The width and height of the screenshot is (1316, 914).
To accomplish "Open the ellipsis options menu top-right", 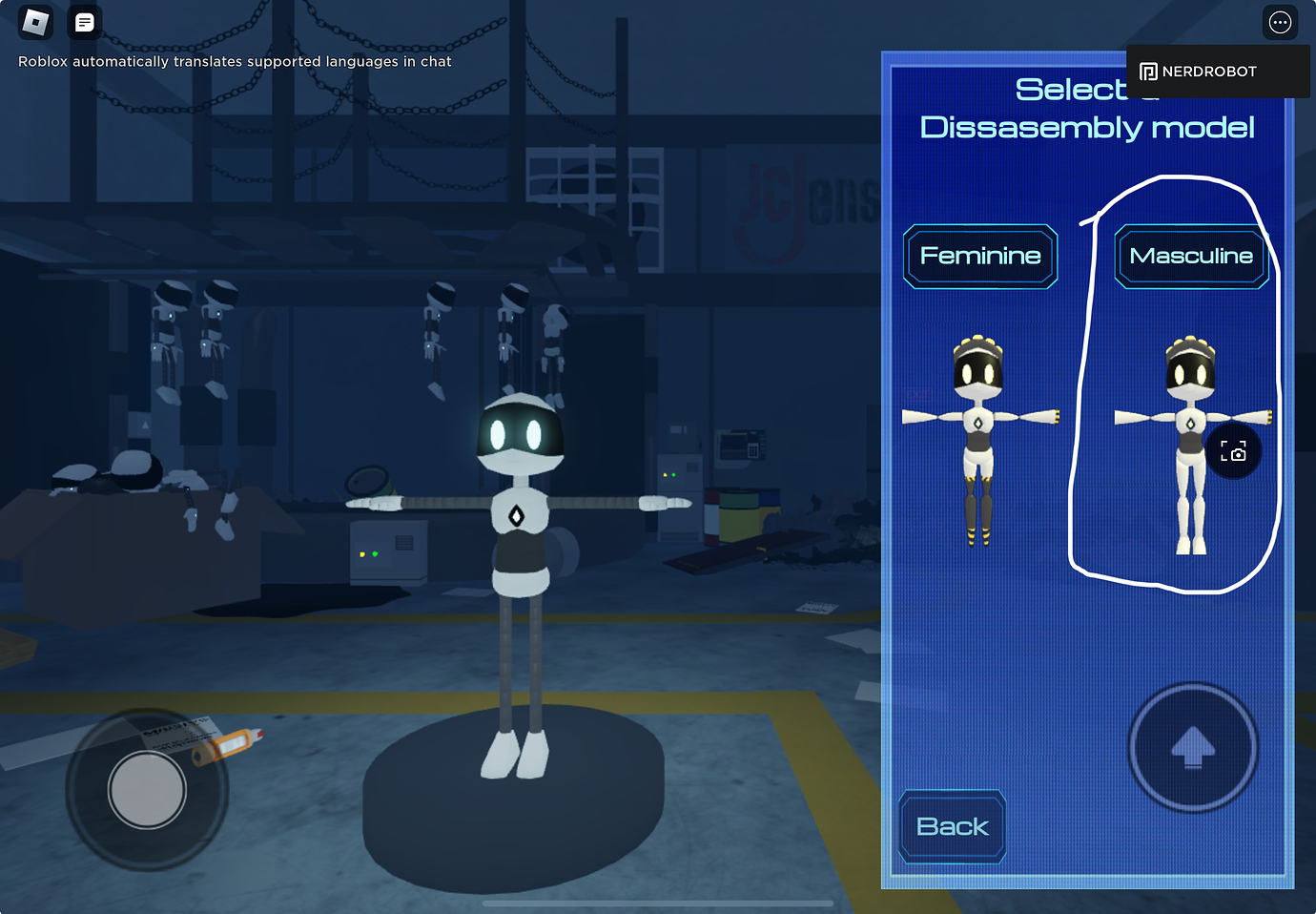I will pos(1281,21).
